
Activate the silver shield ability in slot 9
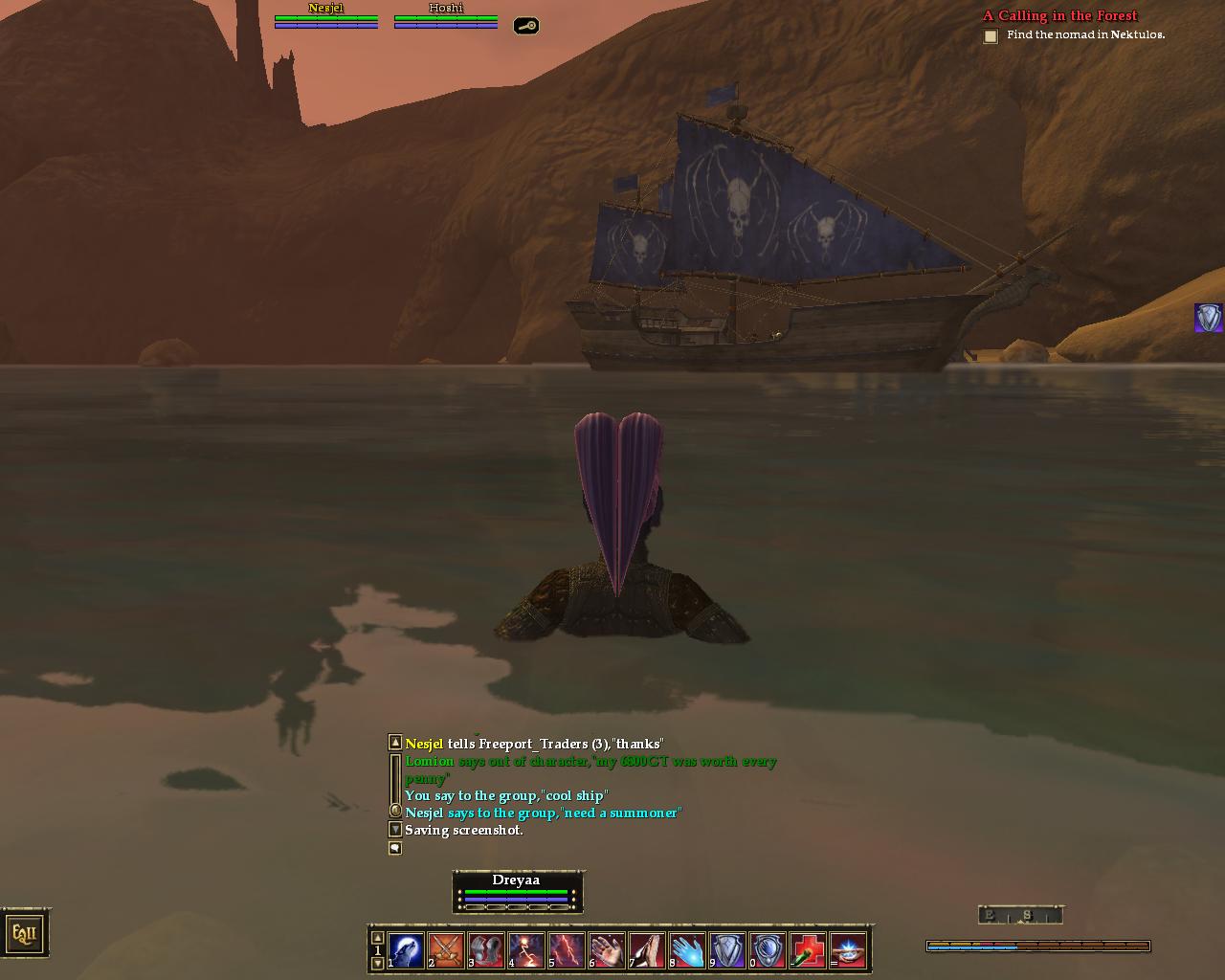(728, 951)
